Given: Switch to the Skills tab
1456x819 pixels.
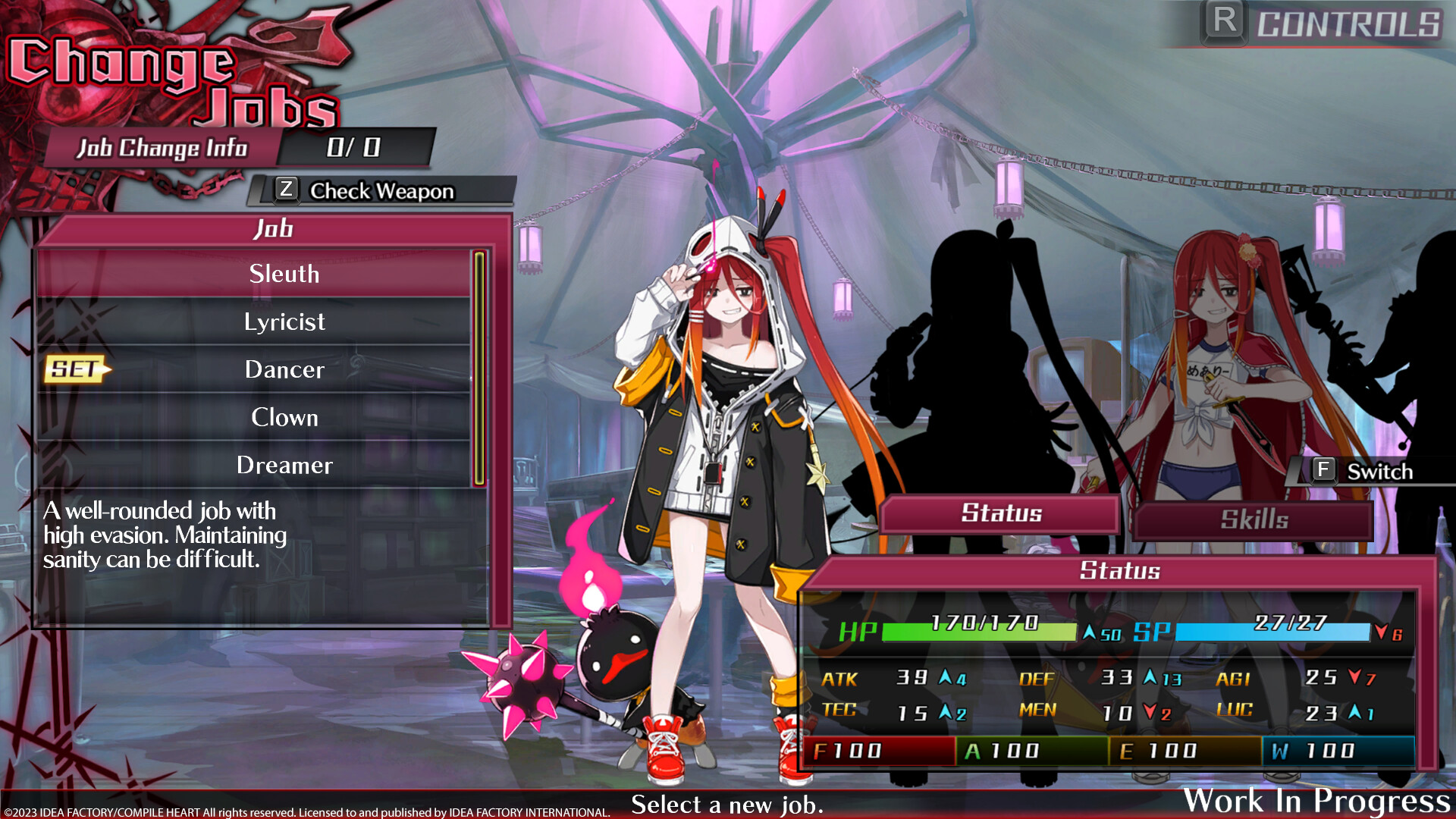Looking at the screenshot, I should tap(1253, 519).
